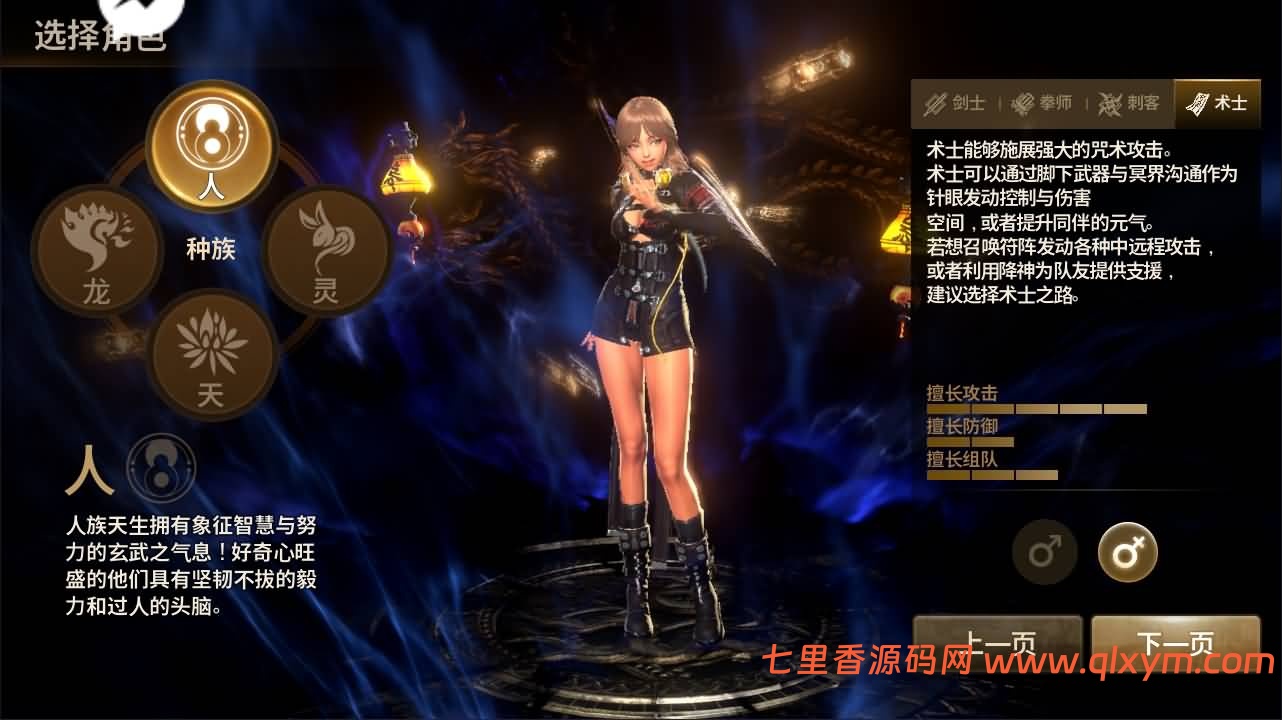Screen dimensions: 1282x720
Task: Select the 天 (Gon) race icon
Action: [211, 352]
